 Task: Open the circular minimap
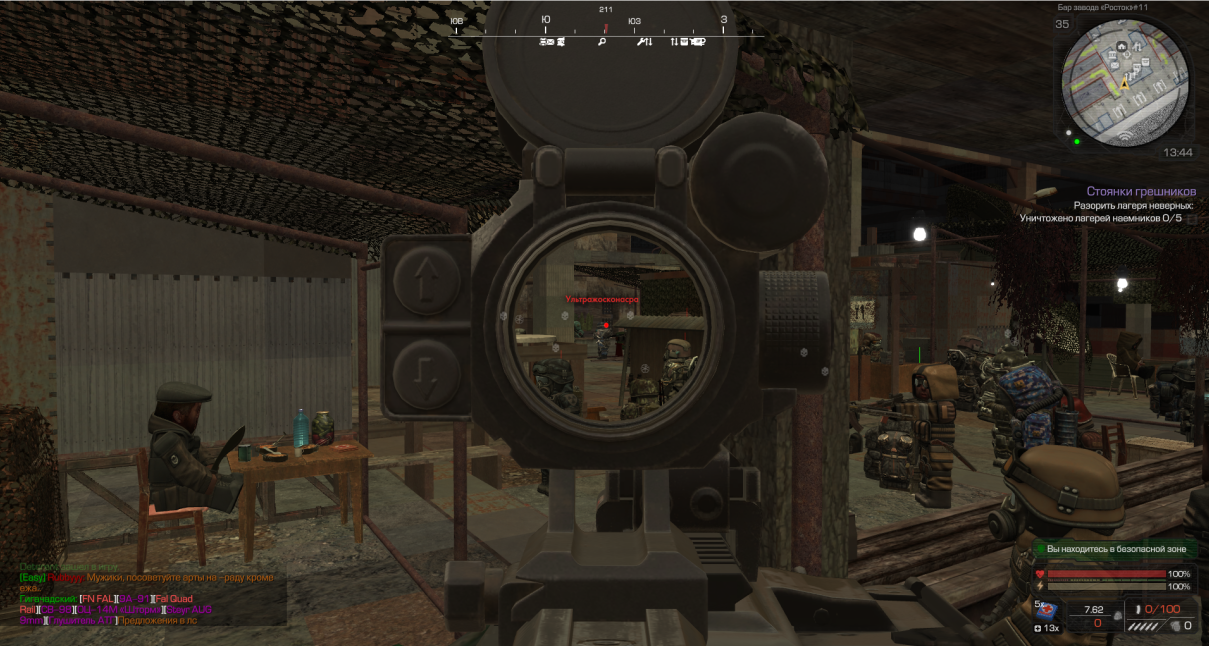tap(1125, 82)
